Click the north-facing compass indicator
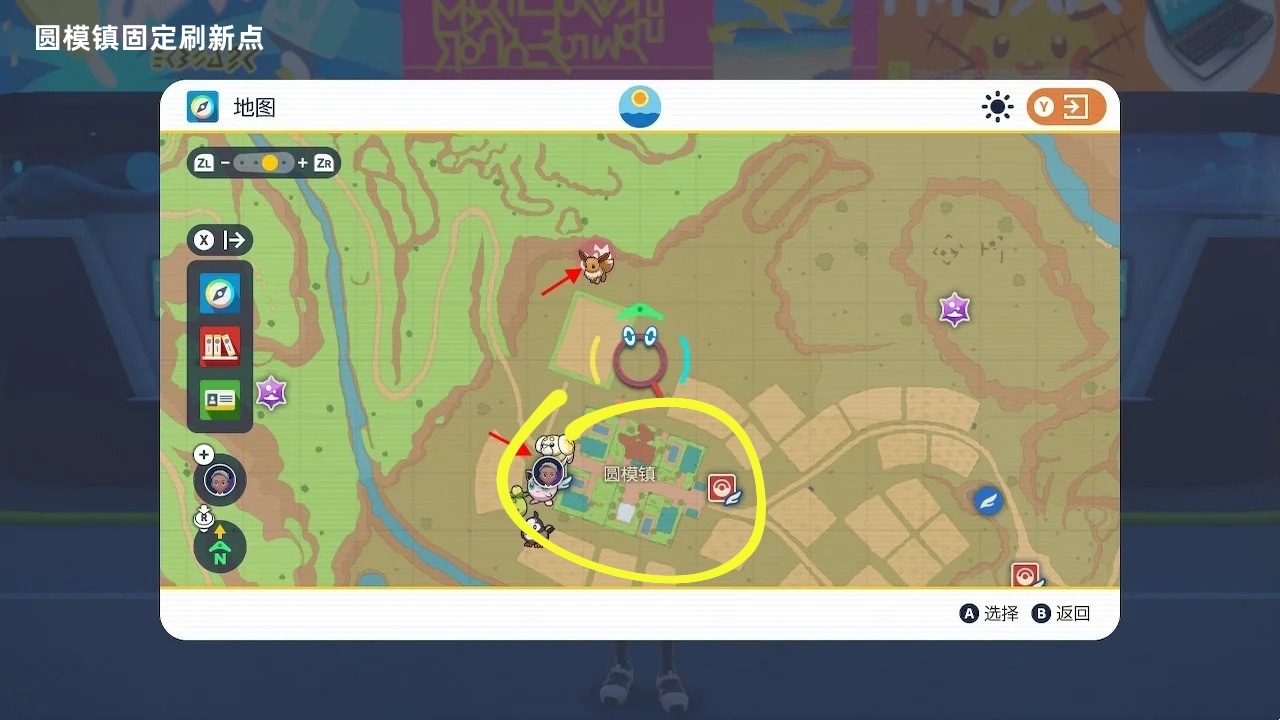Image resolution: width=1280 pixels, height=720 pixels. coord(220,547)
